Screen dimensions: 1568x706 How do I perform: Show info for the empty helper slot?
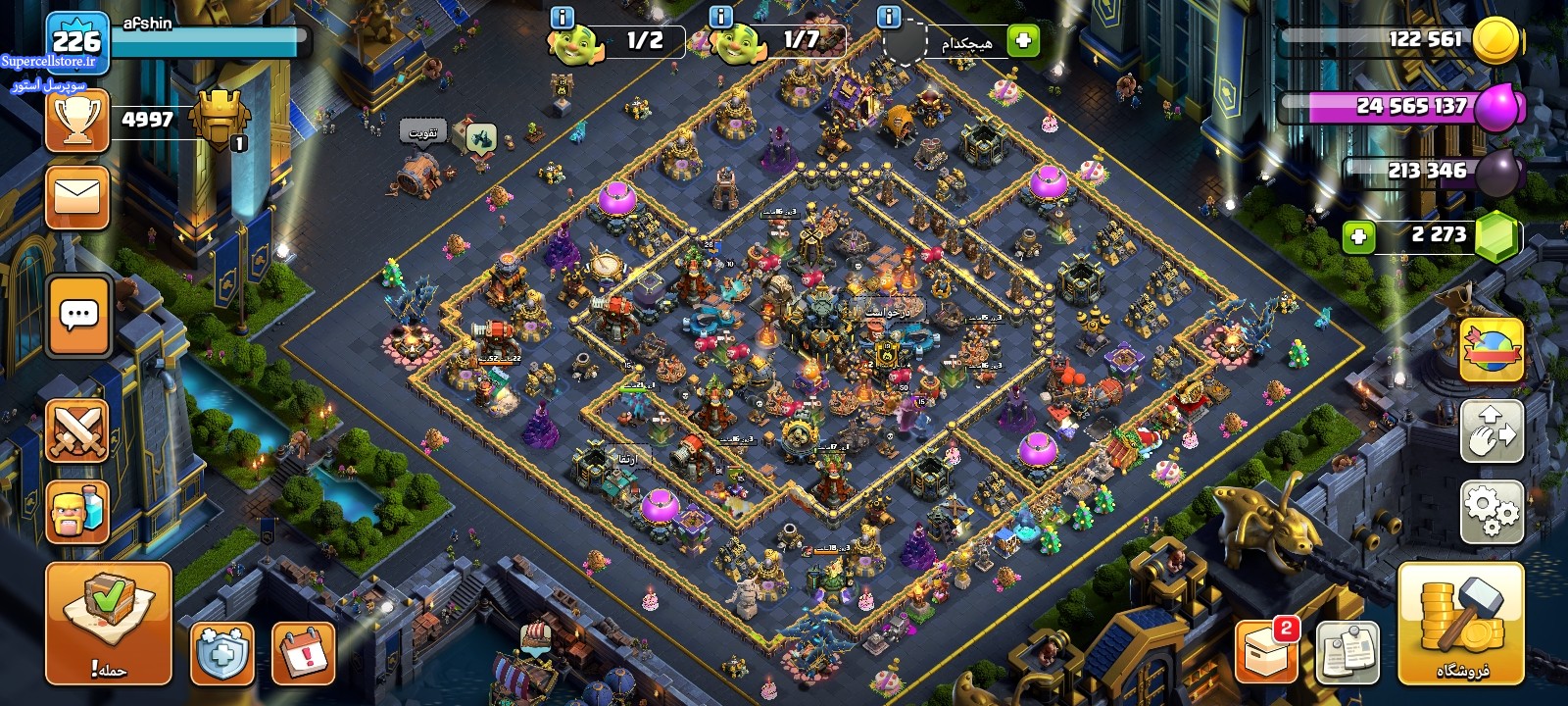[x=889, y=17]
